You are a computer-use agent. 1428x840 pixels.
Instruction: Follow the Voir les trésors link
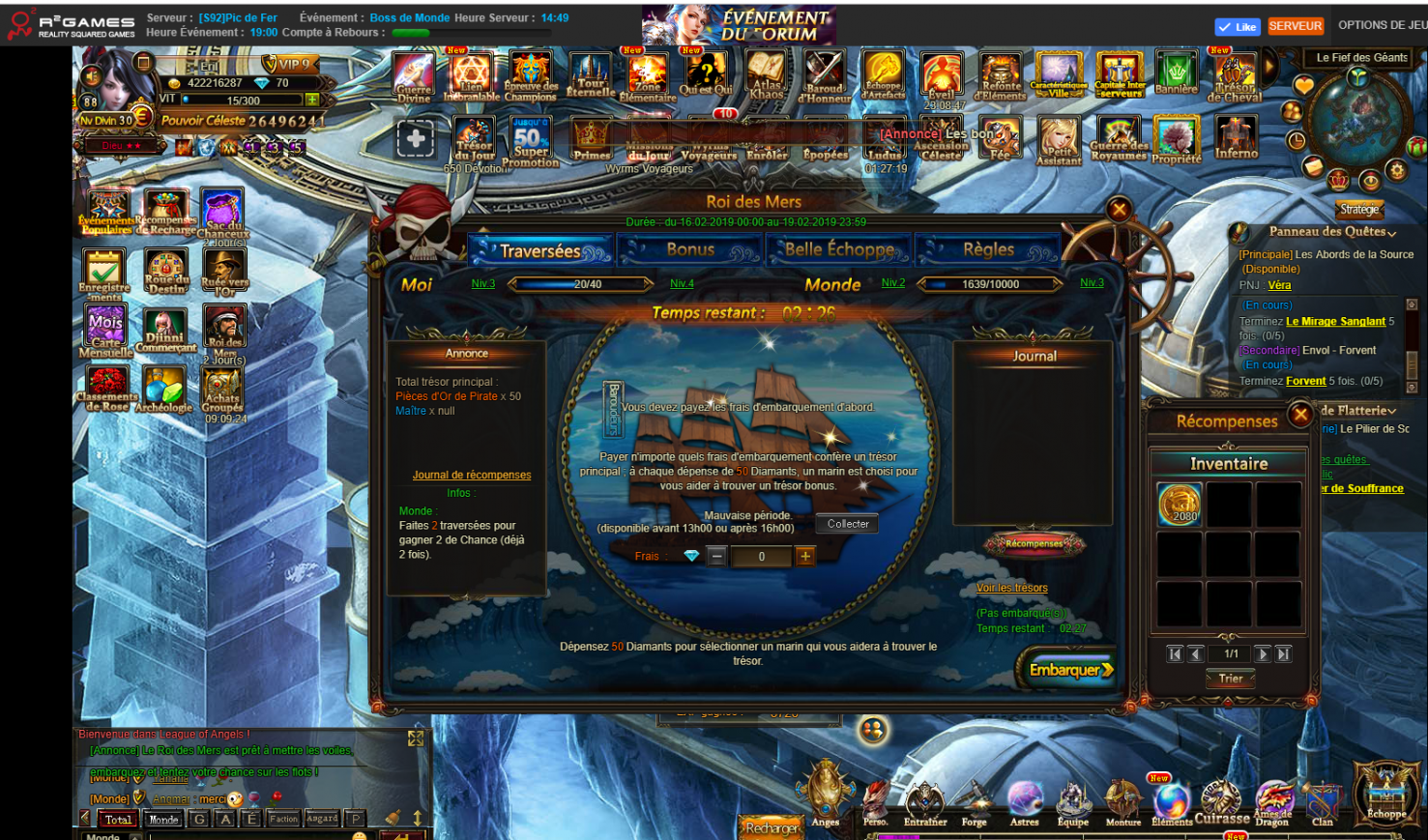tap(1011, 588)
